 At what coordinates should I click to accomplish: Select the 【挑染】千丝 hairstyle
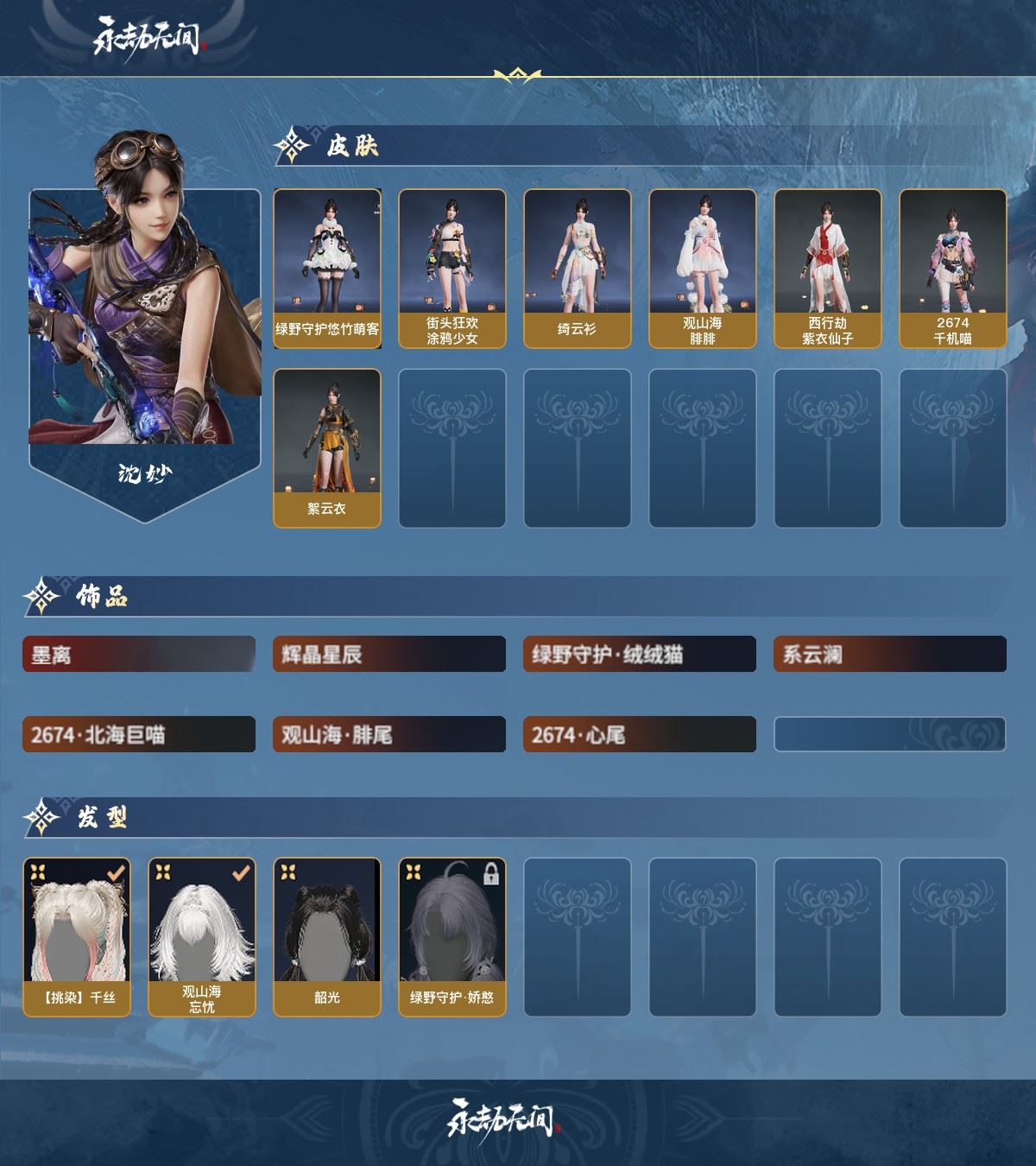tap(77, 936)
